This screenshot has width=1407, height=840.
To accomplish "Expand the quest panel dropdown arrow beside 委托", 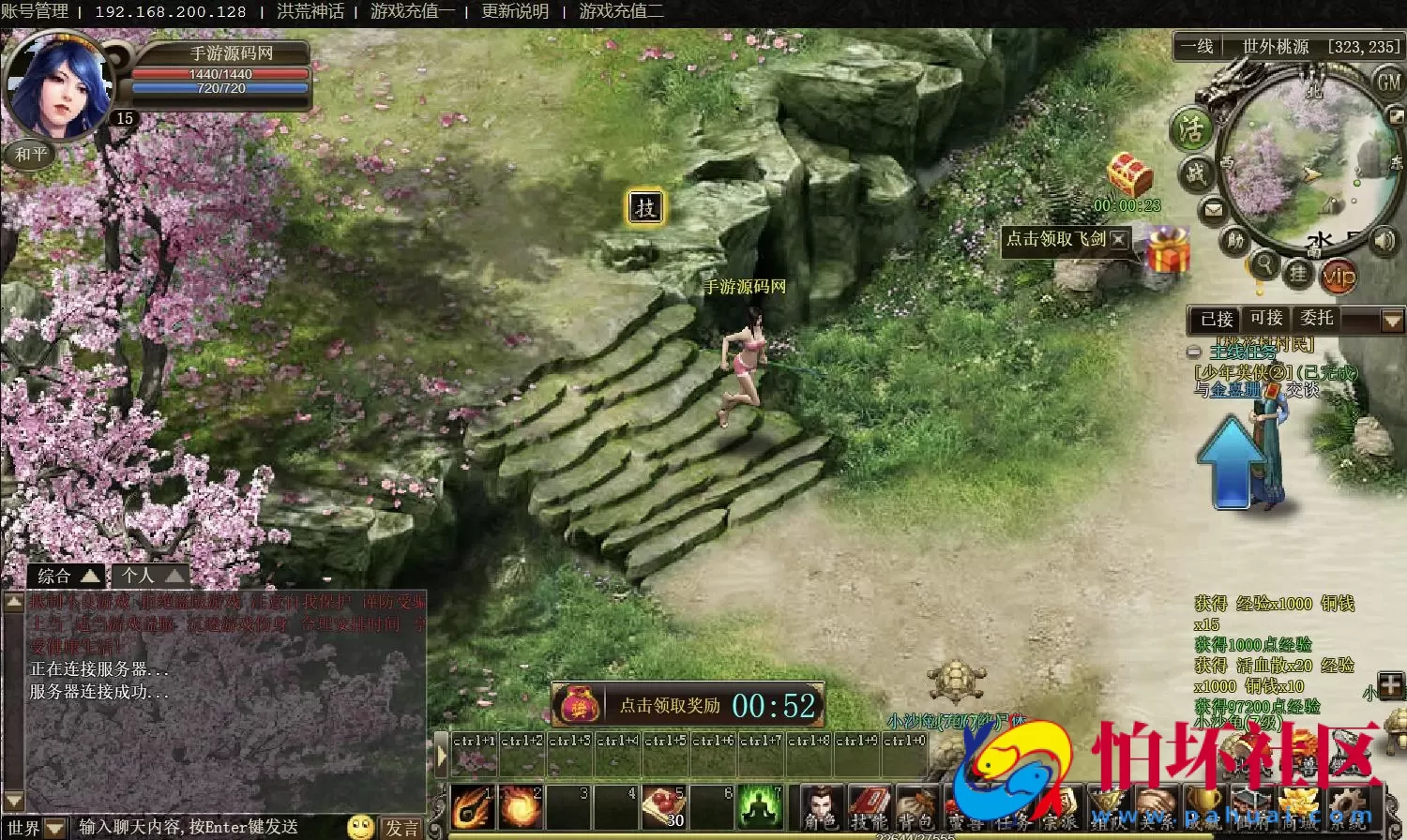I will pos(1391,319).
